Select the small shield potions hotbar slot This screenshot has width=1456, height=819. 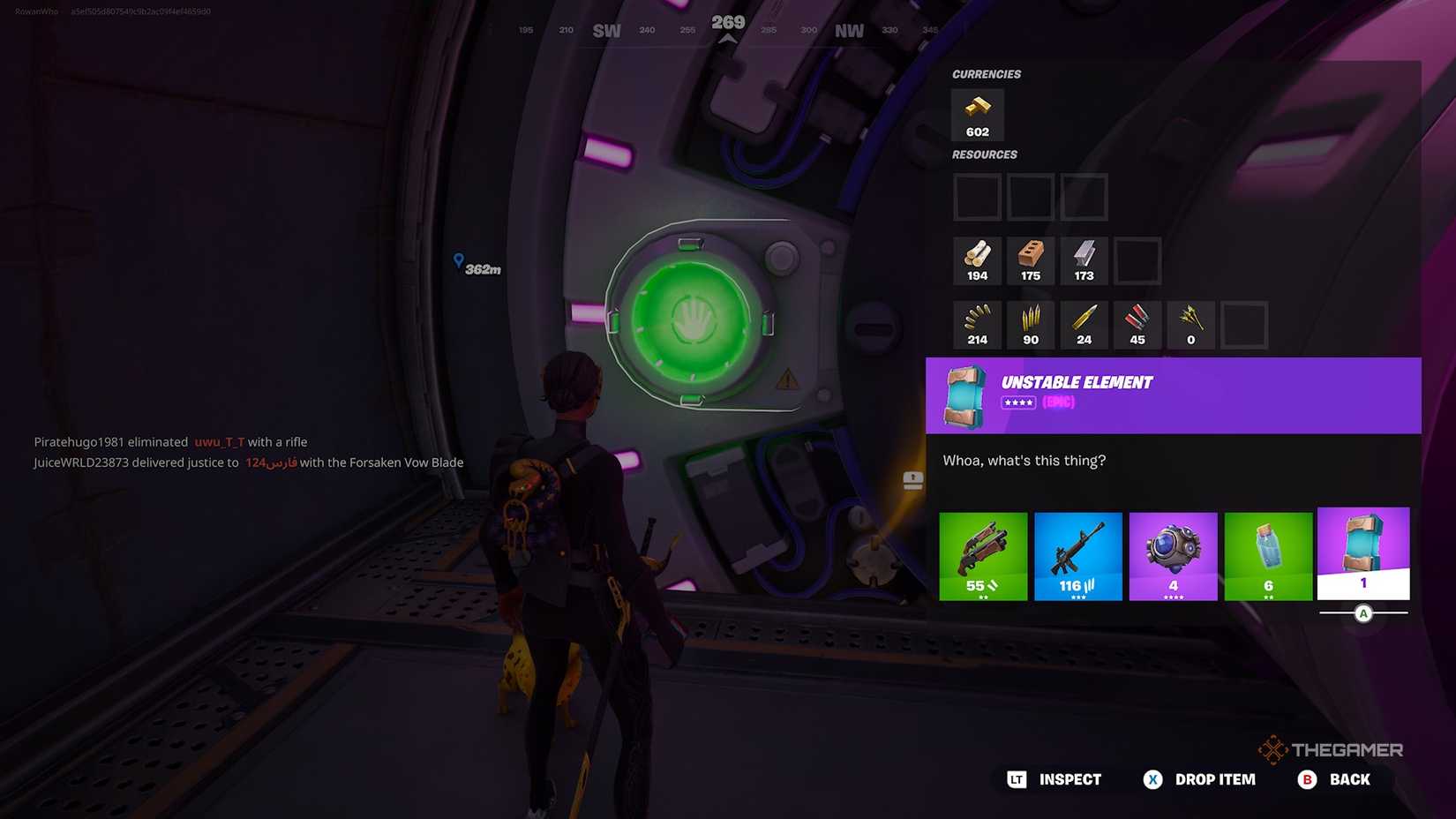tap(1269, 554)
